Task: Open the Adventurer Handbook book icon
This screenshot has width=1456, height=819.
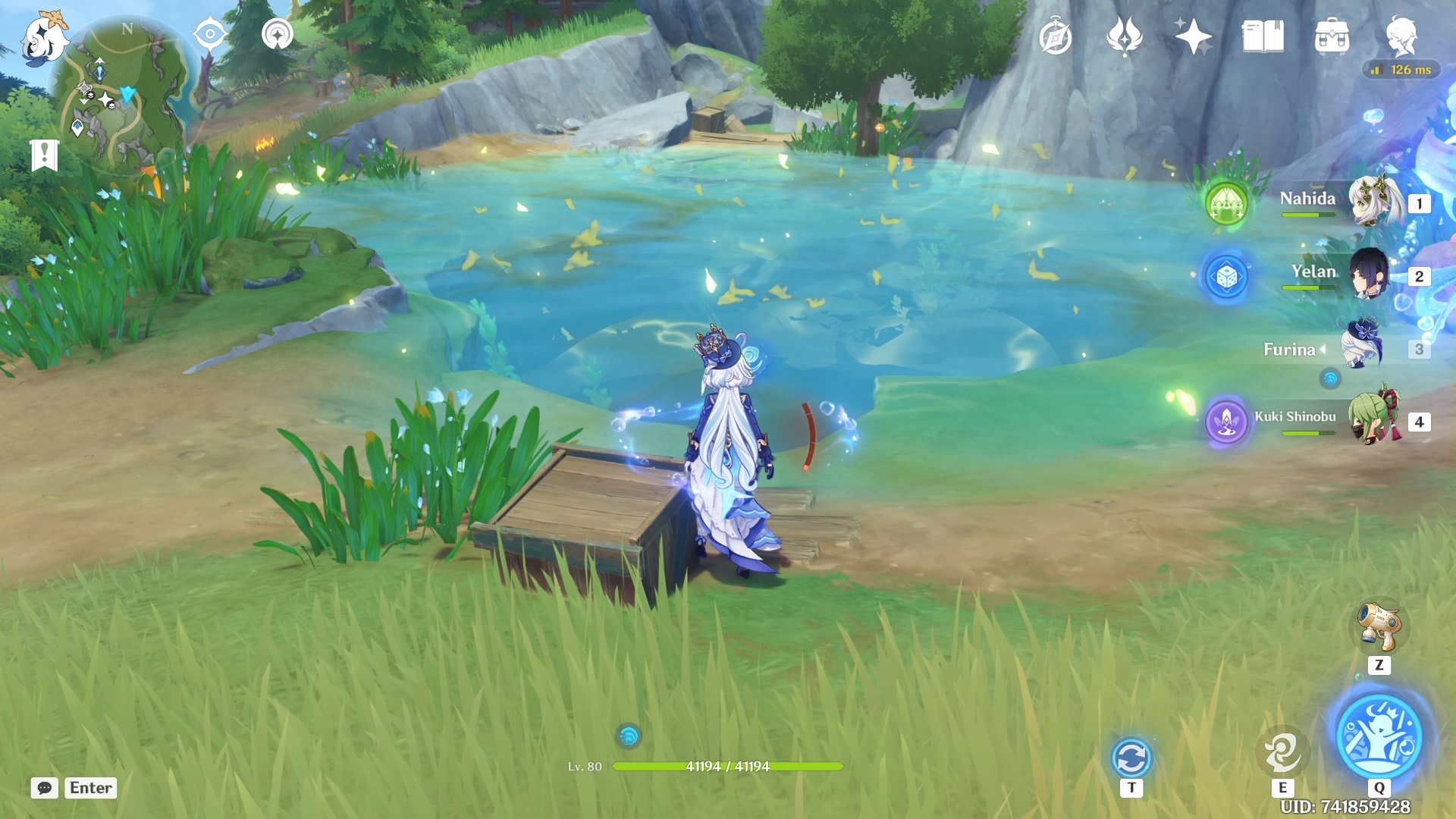Action: coord(1263,36)
